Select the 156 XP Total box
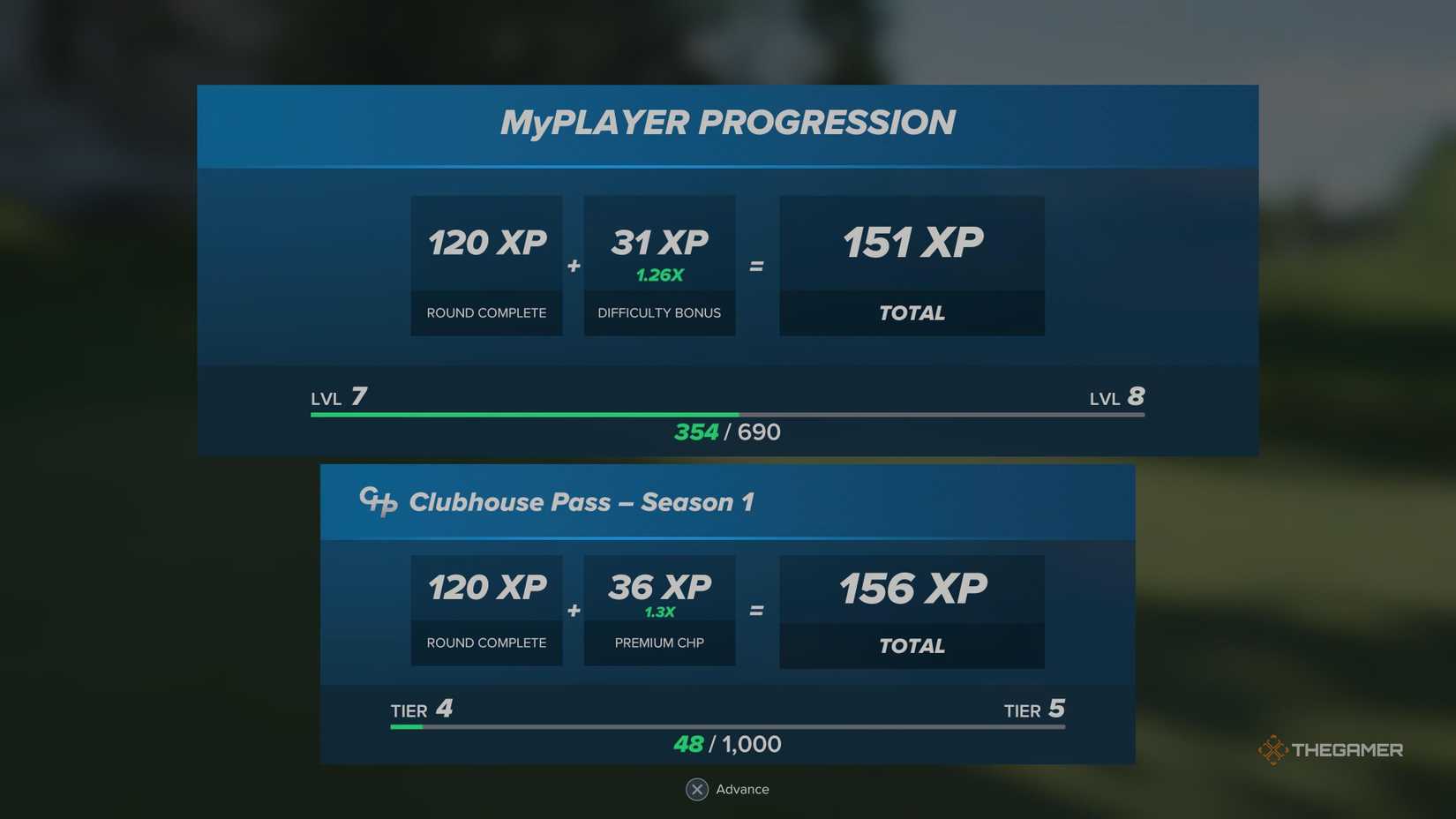This screenshot has height=819, width=1456. (912, 612)
